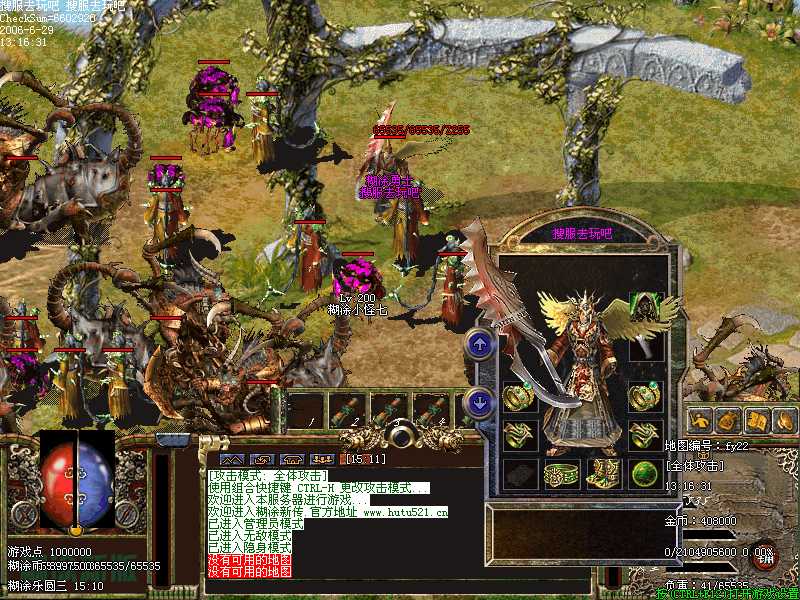Select the round green gem slot
Screen dimensions: 800x600
point(645,474)
